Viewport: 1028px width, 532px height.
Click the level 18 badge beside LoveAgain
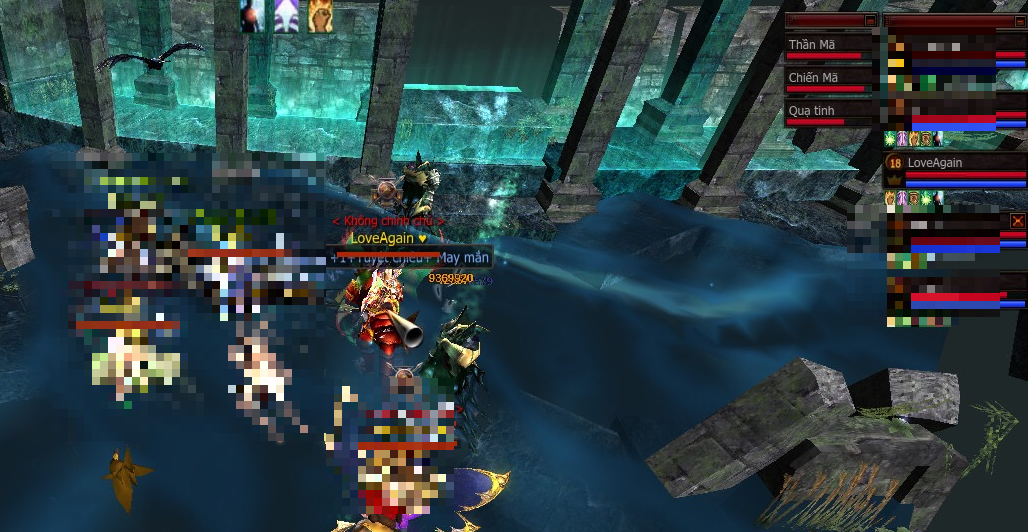pos(895,163)
